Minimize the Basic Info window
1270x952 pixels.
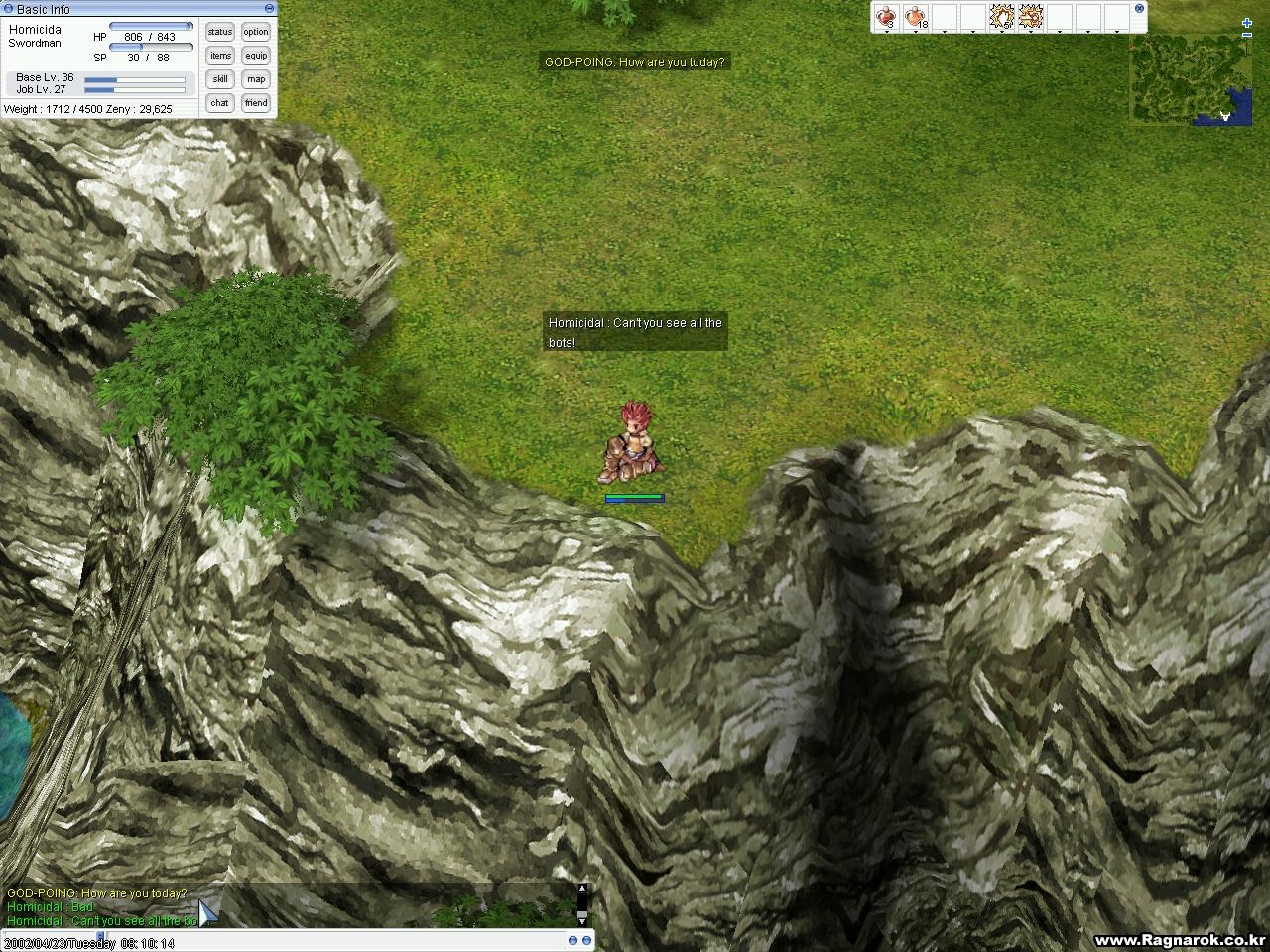tap(269, 9)
